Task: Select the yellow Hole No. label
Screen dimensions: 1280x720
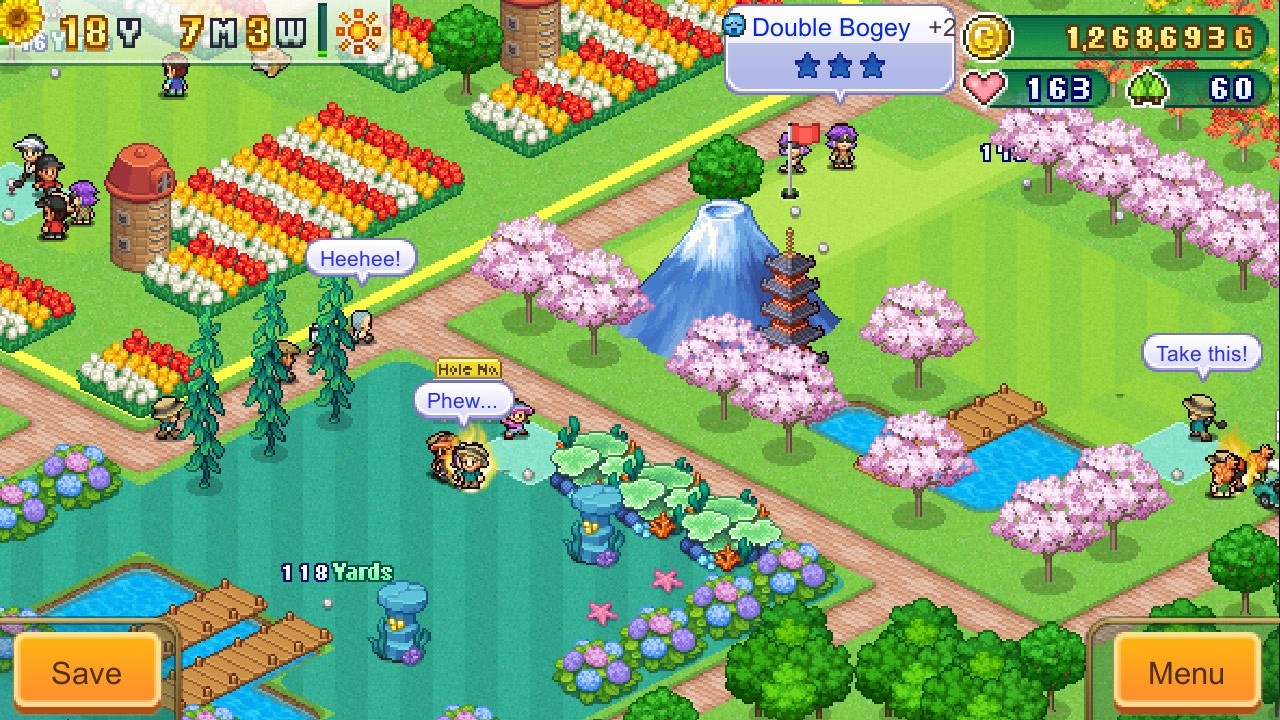Action: [468, 369]
